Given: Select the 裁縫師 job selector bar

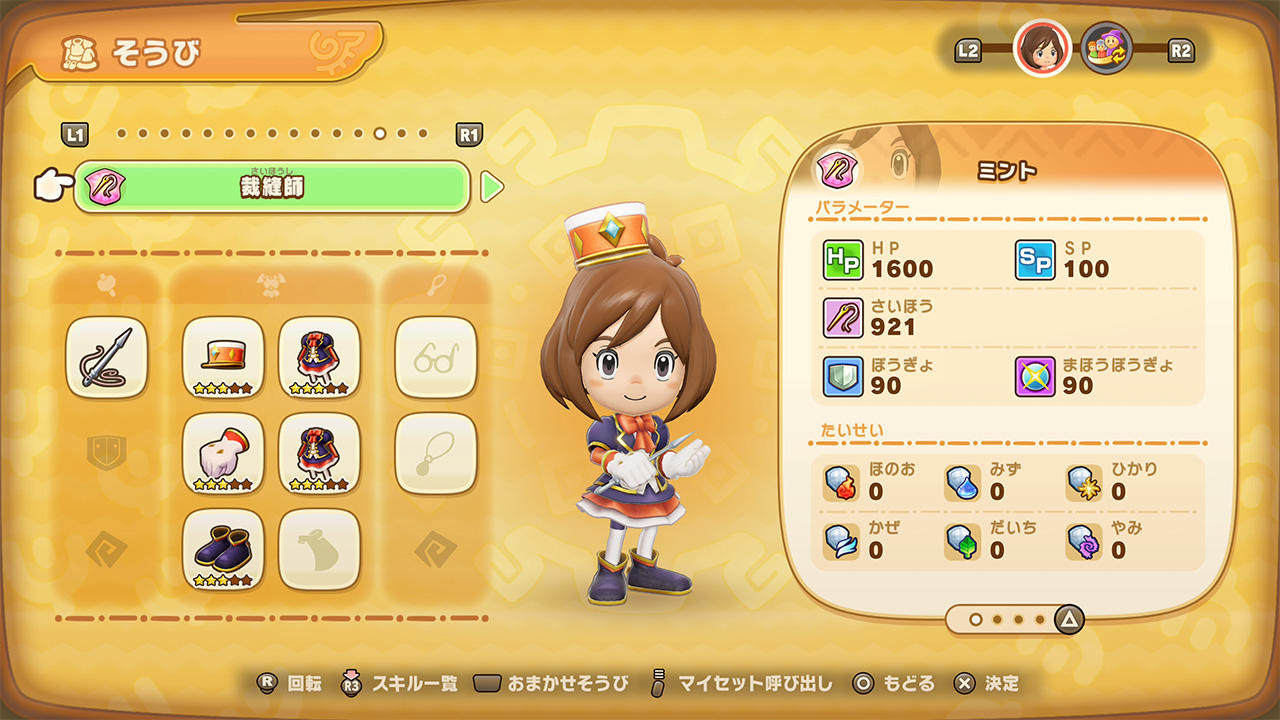Looking at the screenshot, I should click(x=271, y=187).
